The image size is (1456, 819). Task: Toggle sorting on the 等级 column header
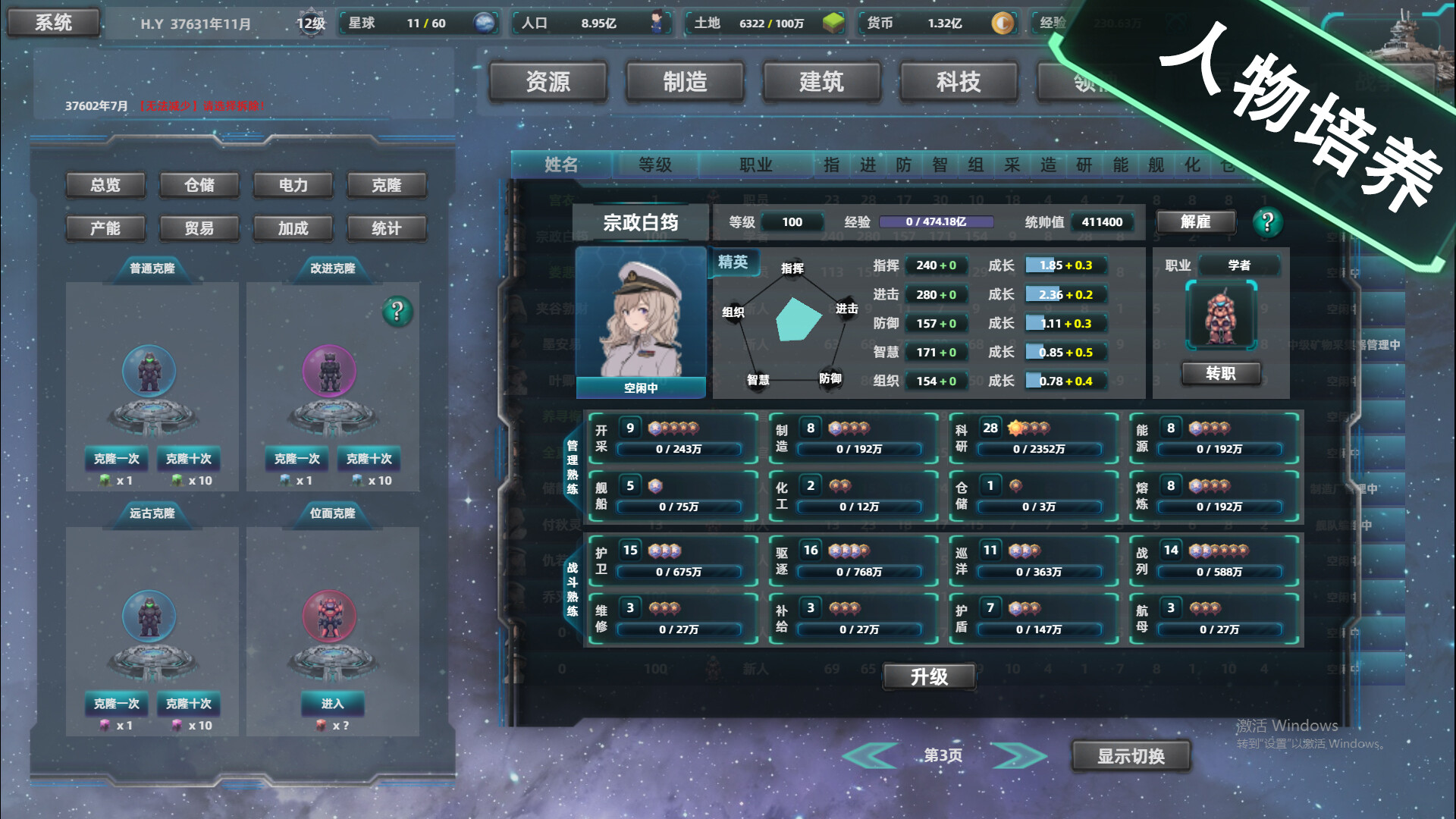point(655,165)
